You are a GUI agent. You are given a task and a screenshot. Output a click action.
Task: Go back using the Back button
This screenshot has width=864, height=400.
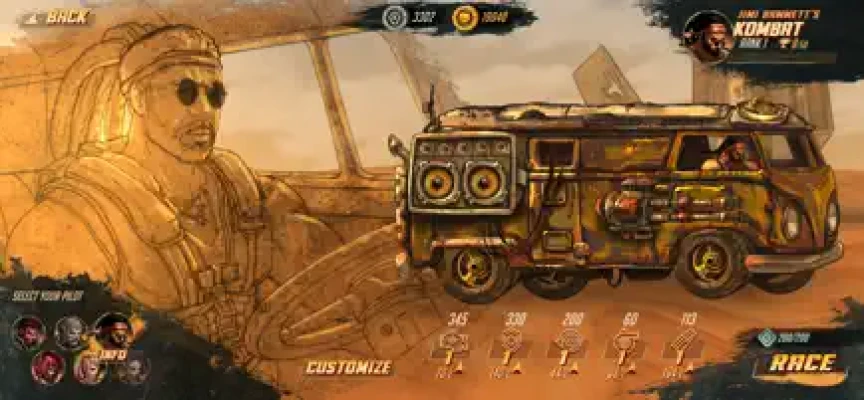tap(60, 17)
